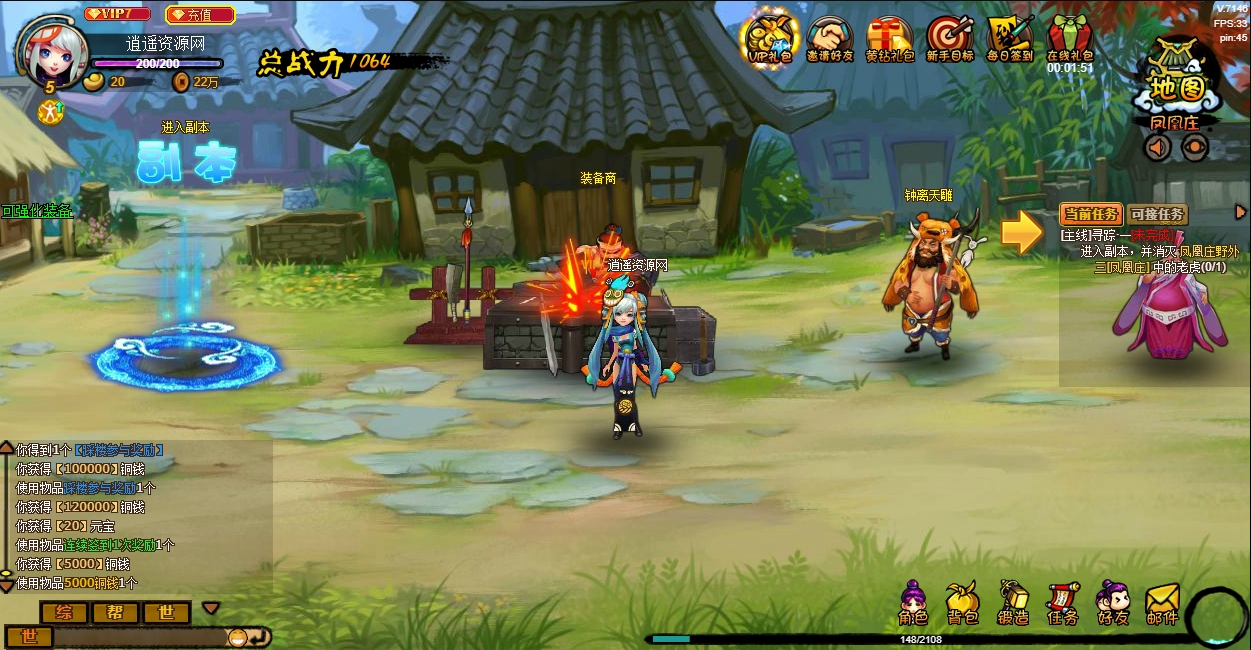Open the 角色 character panel
The height and width of the screenshot is (650, 1251).
click(913, 604)
